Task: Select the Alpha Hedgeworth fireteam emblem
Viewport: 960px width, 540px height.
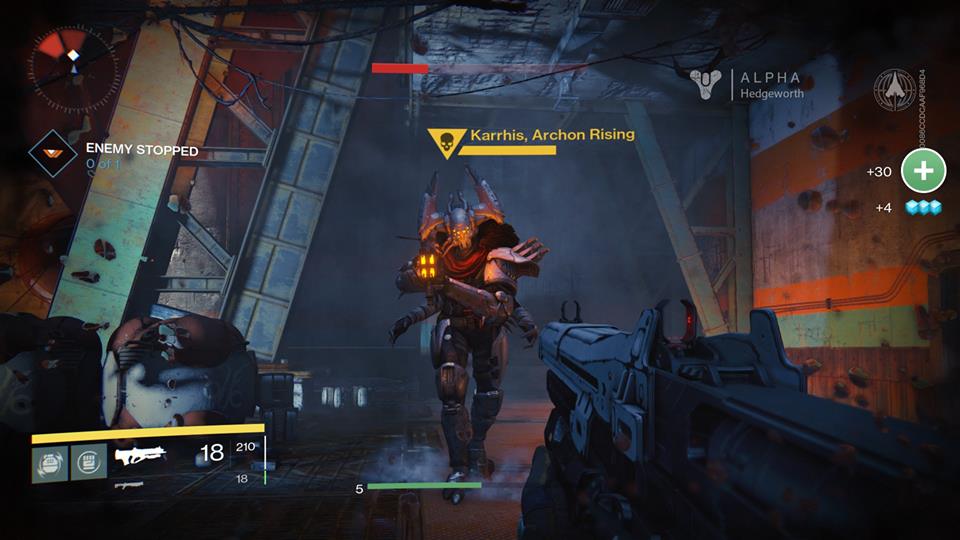Action: point(707,84)
